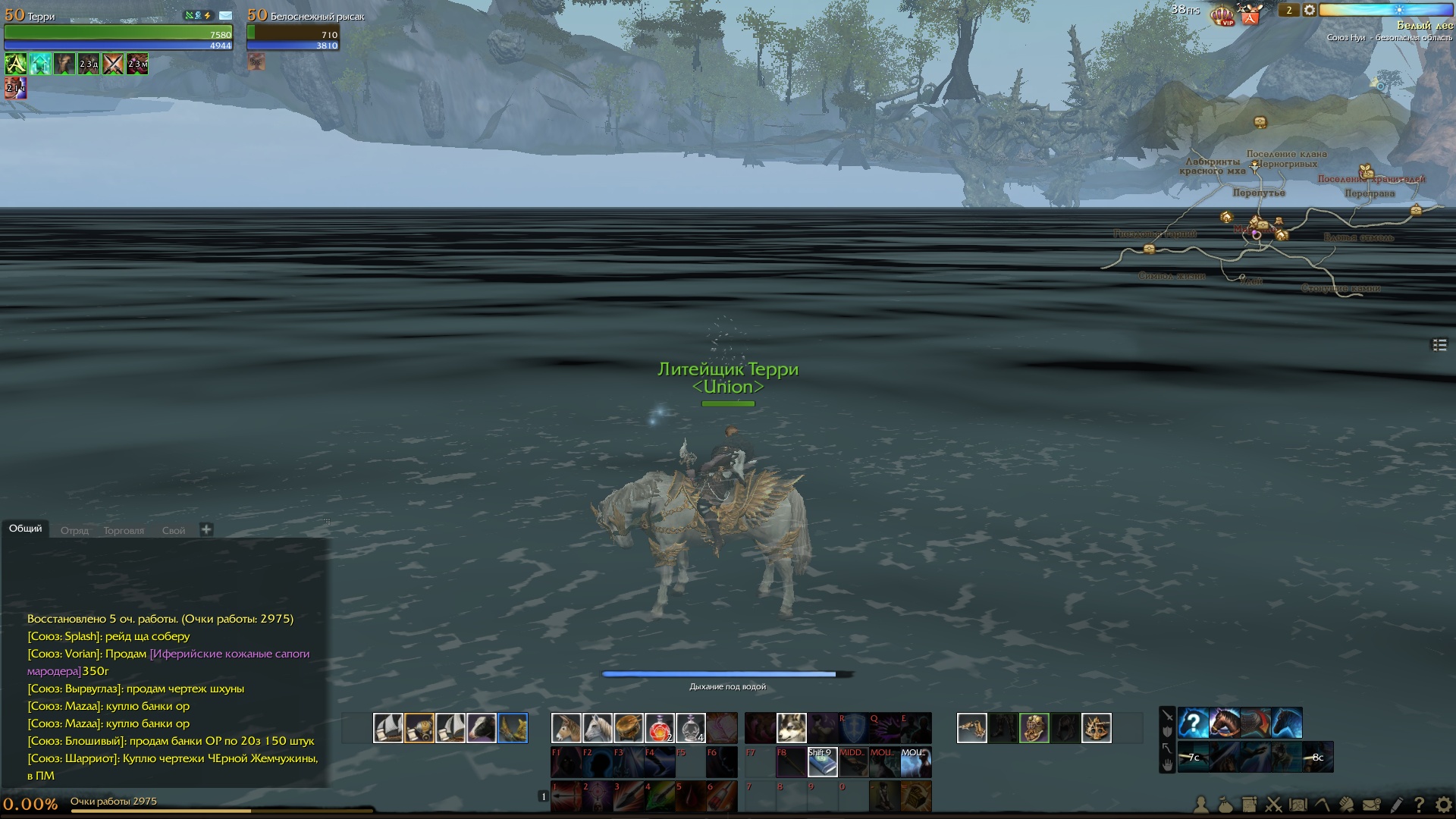Switch to the Торговля chat tab
Image resolution: width=1456 pixels, height=819 pixels.
coord(124,531)
